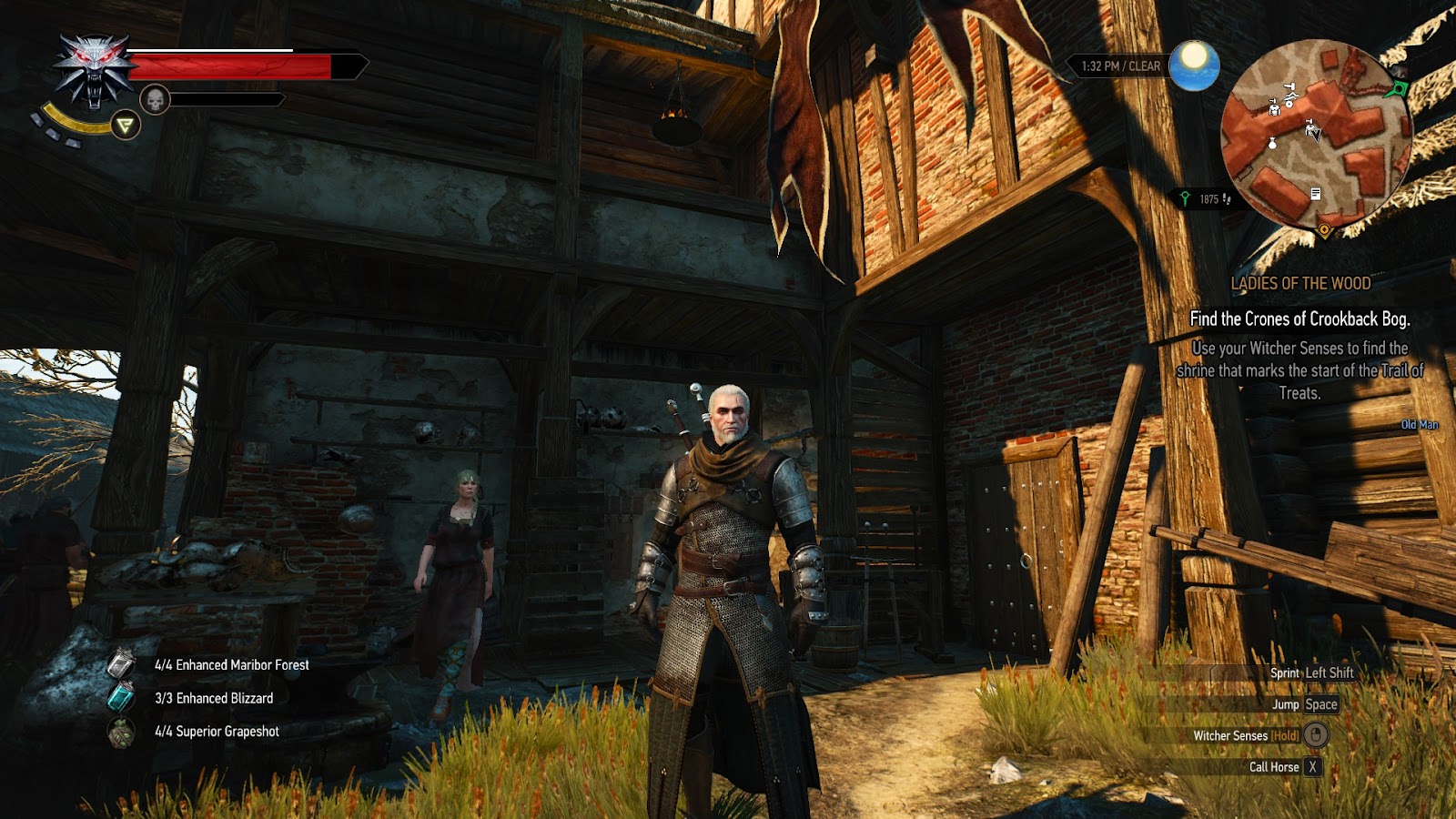Select the Enhanced Maribor Forest potion

tap(122, 664)
